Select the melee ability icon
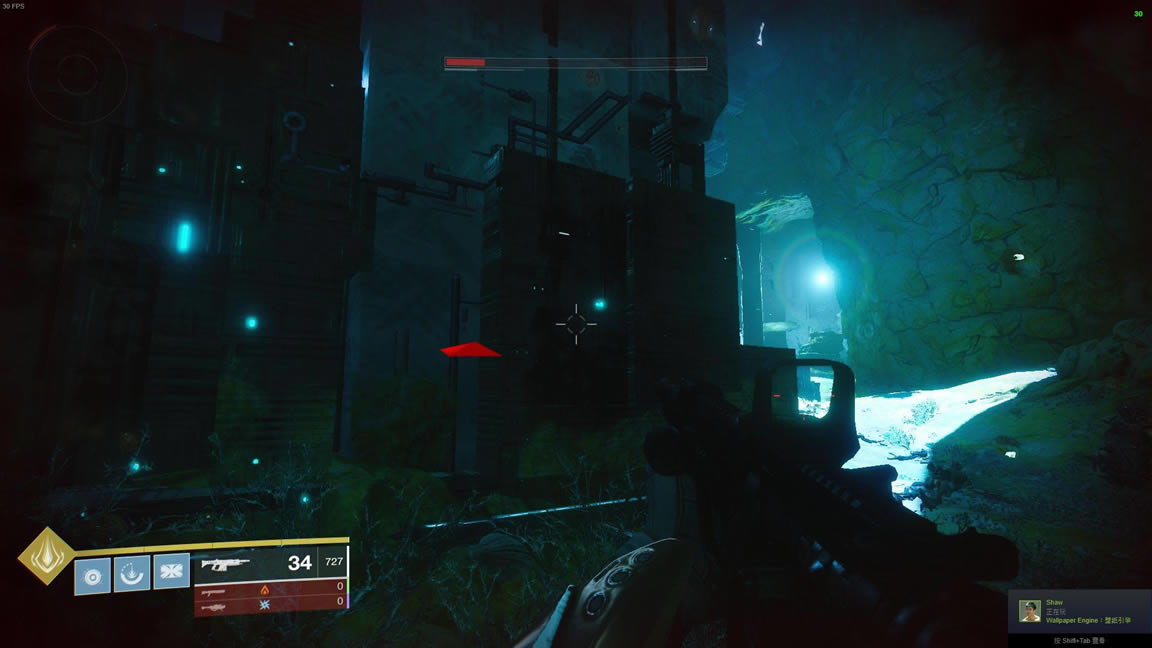The image size is (1152, 648). [x=171, y=571]
